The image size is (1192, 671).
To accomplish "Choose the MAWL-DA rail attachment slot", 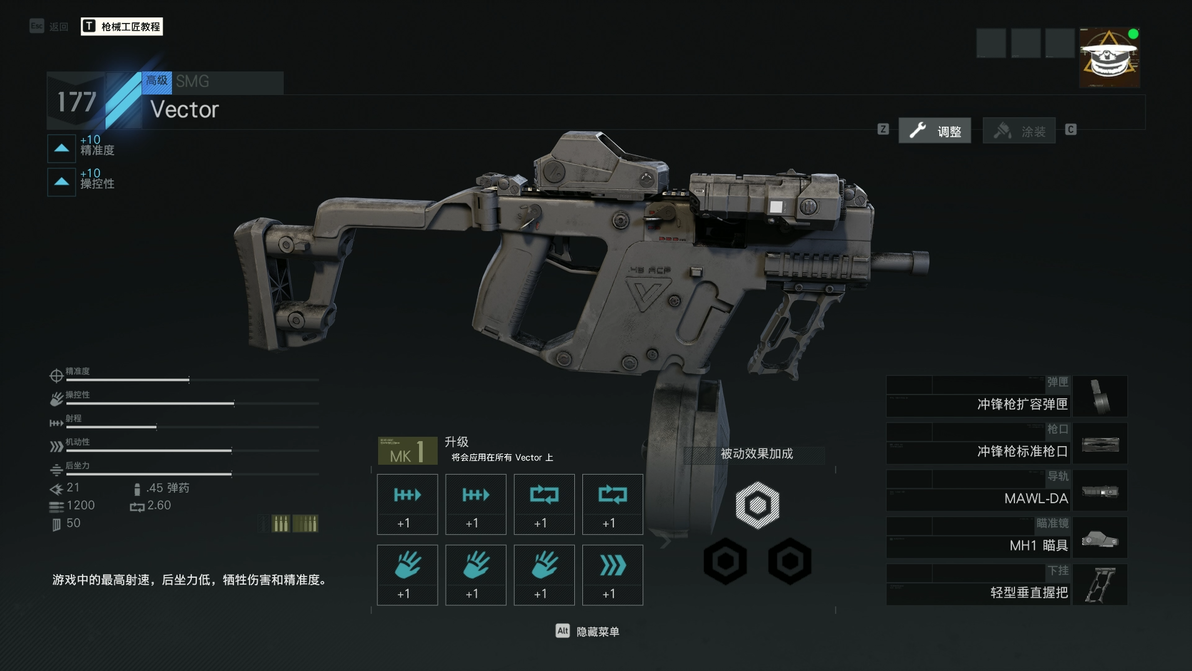I will (1006, 491).
